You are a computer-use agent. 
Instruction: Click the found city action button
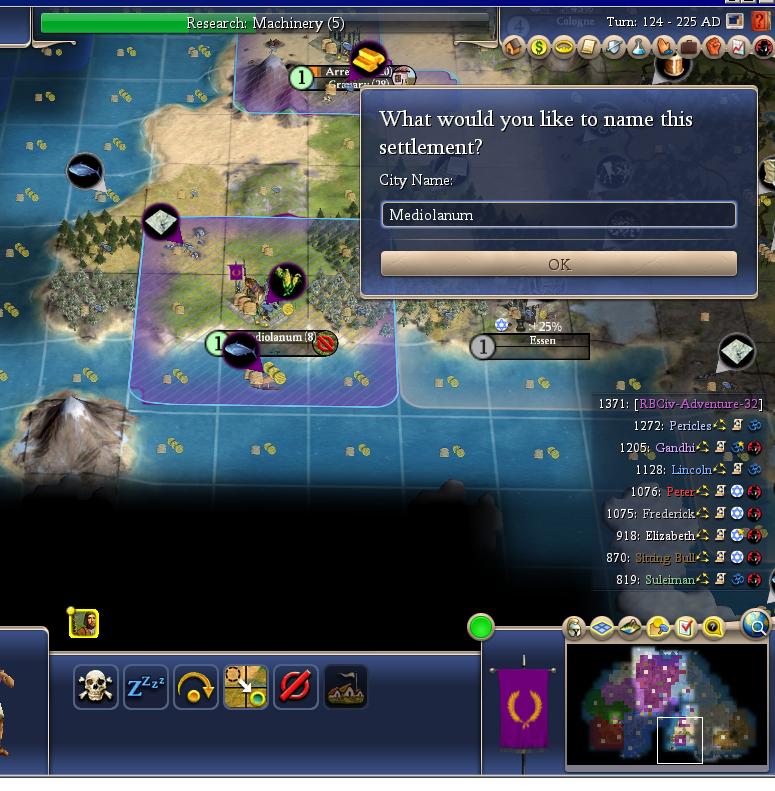(x=345, y=688)
